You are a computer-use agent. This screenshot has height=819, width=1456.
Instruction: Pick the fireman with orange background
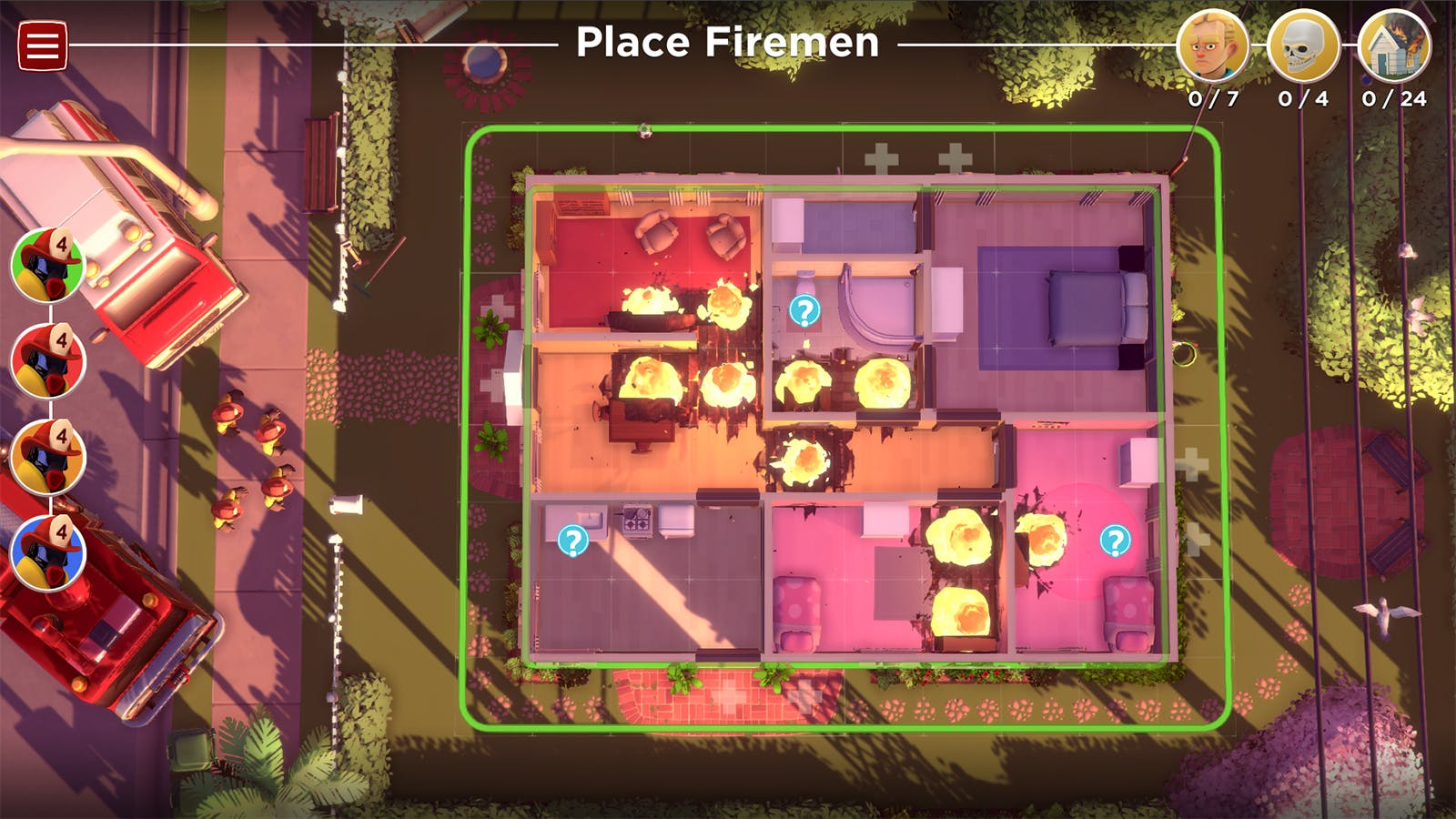coord(48,457)
